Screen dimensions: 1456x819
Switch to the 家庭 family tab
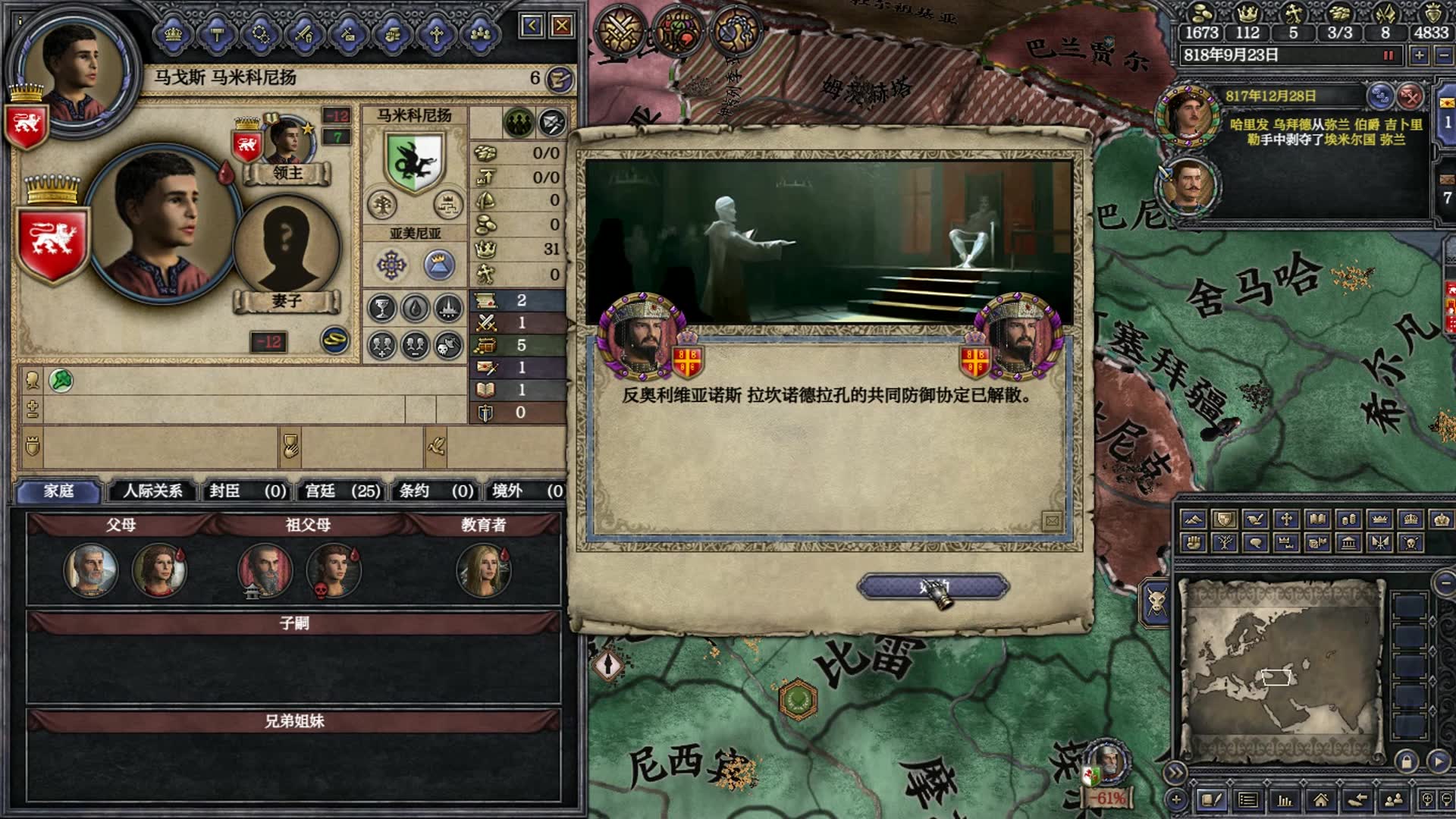pyautogui.click(x=58, y=491)
